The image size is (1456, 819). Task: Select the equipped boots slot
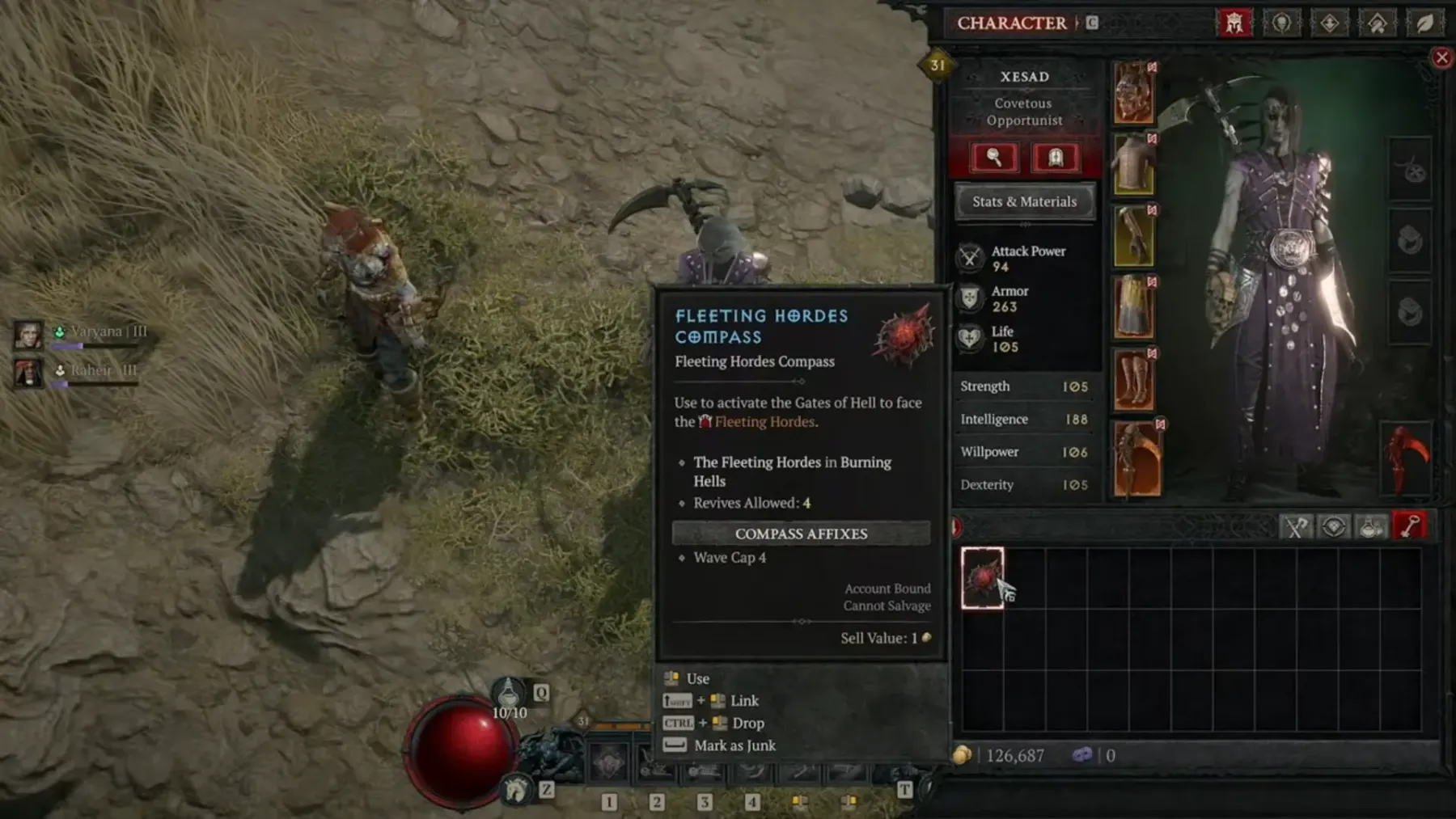(x=1133, y=378)
